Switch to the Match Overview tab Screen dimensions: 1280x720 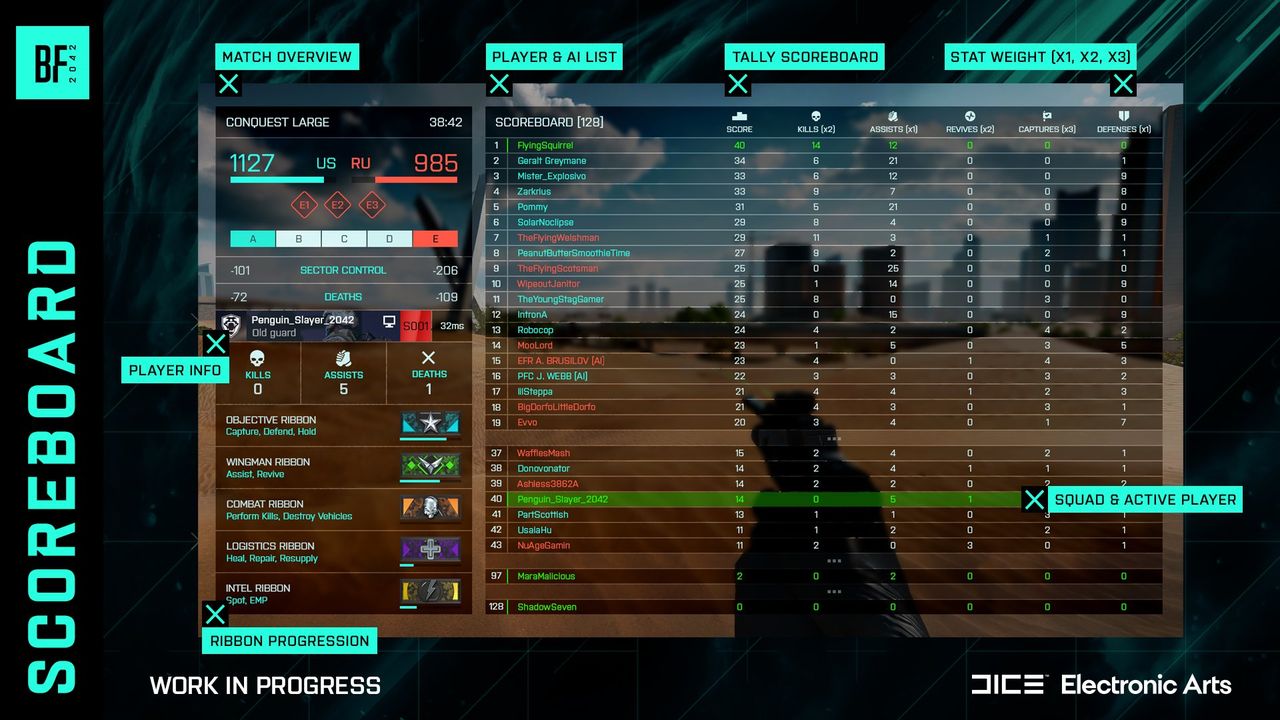287,57
